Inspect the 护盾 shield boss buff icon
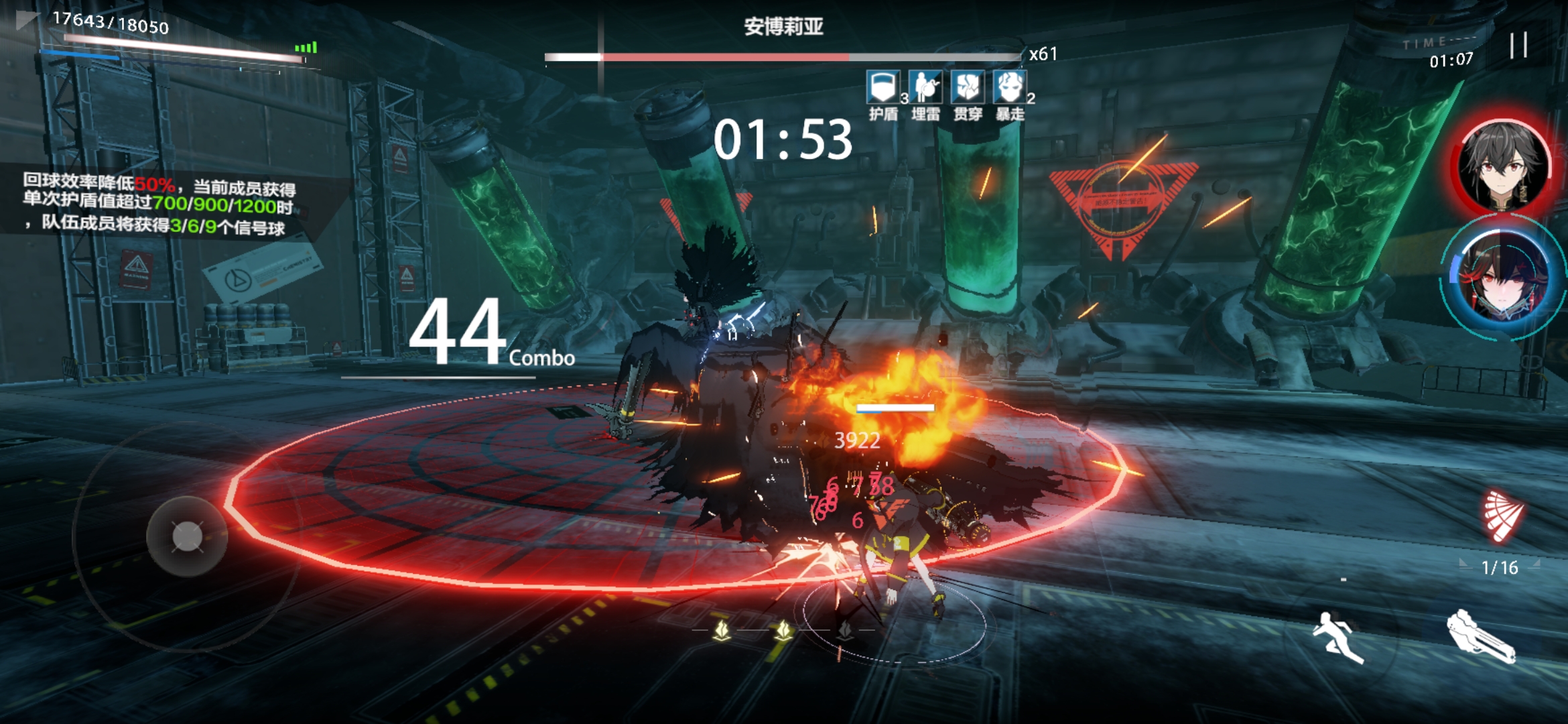The image size is (1568, 724). click(883, 87)
